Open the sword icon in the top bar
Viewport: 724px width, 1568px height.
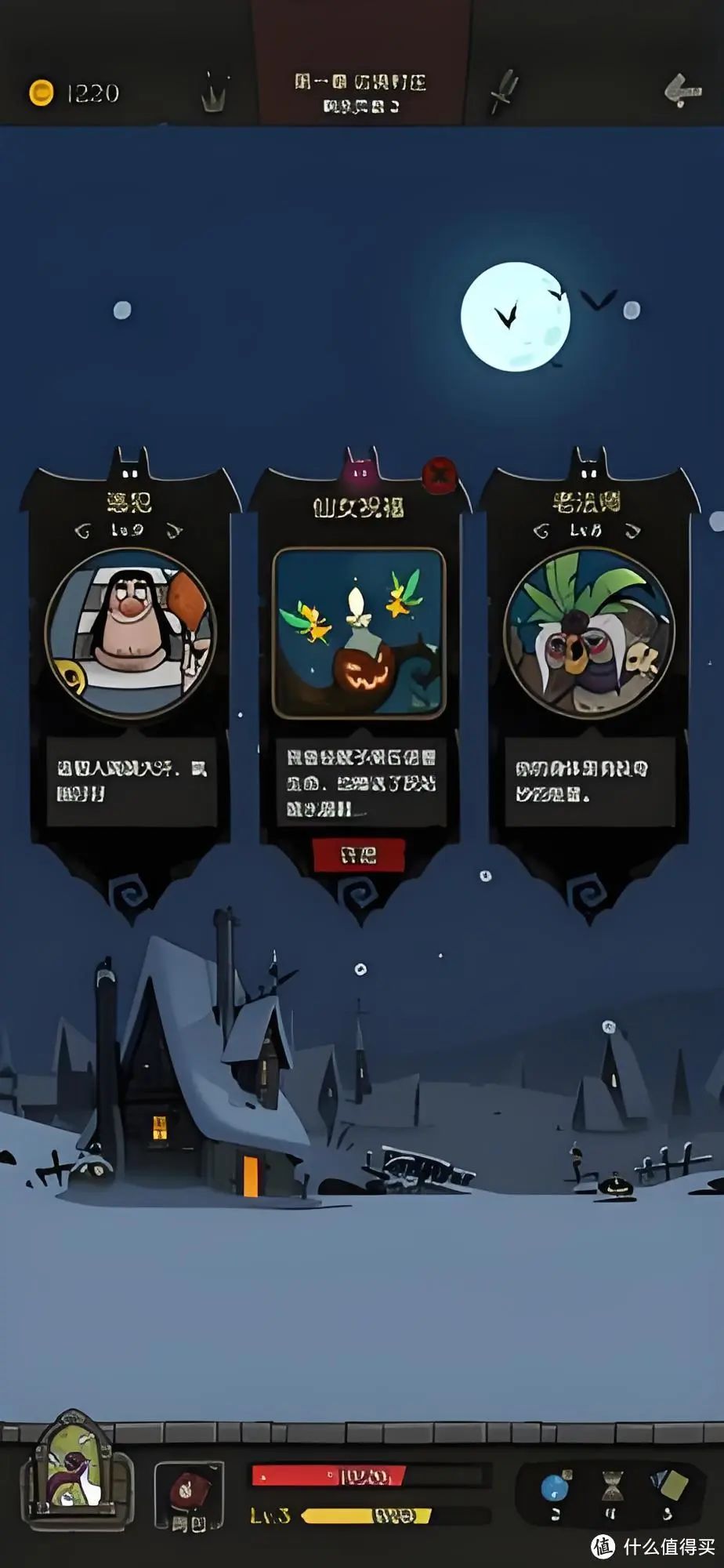(x=503, y=91)
